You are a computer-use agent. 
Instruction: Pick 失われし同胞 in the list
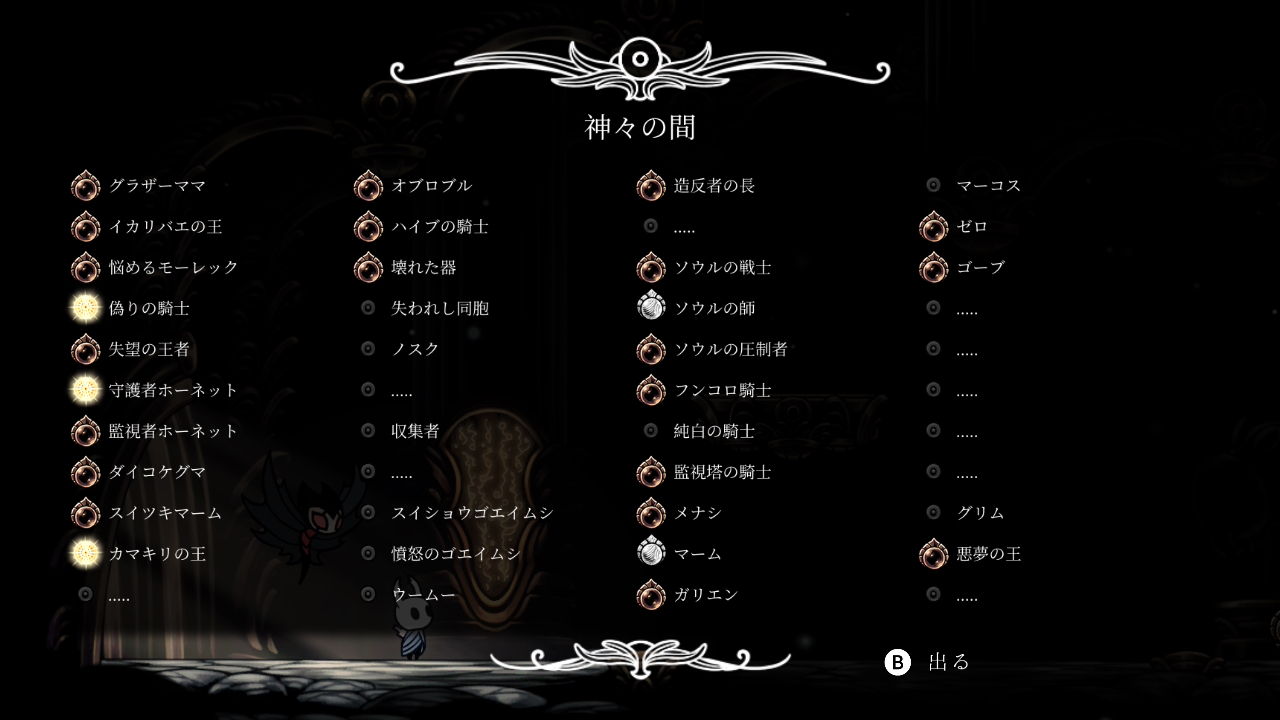coord(439,308)
